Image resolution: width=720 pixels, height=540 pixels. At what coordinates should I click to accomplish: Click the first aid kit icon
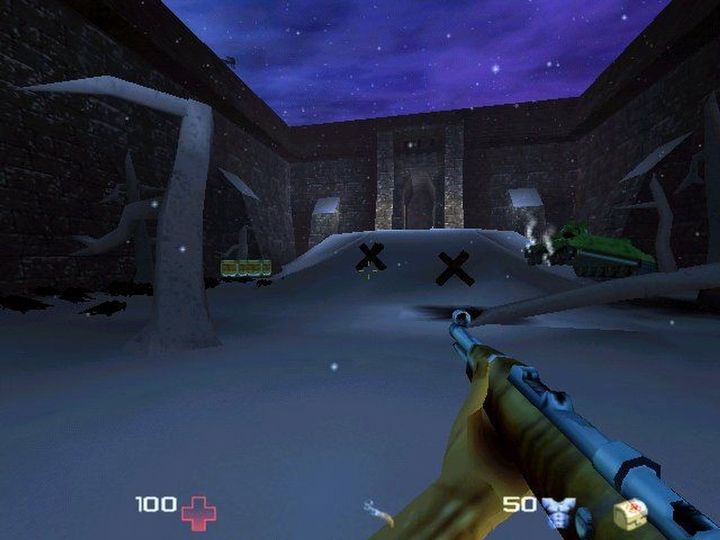(x=630, y=511)
